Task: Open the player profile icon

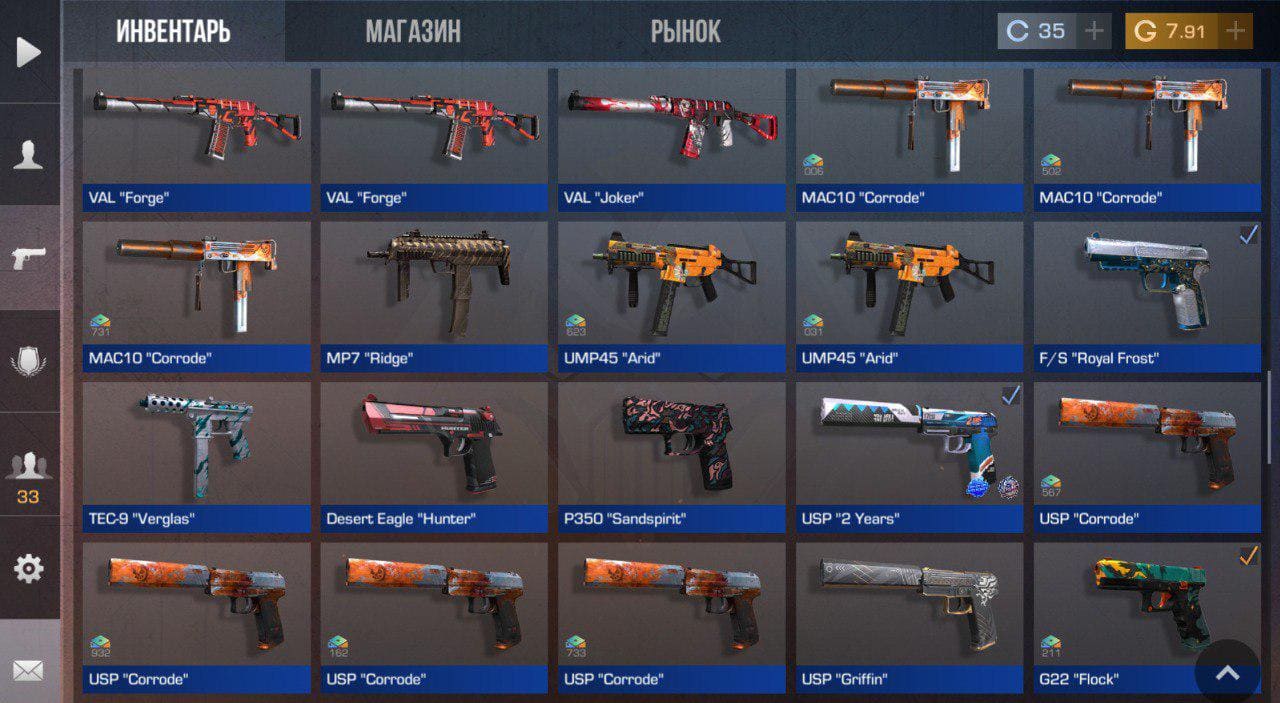Action: [x=29, y=155]
